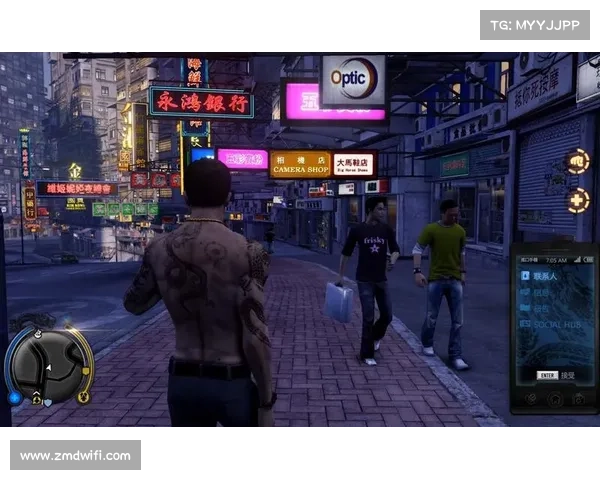Select the orange plus cross icon
The height and width of the screenshot is (480, 600).
point(578,200)
